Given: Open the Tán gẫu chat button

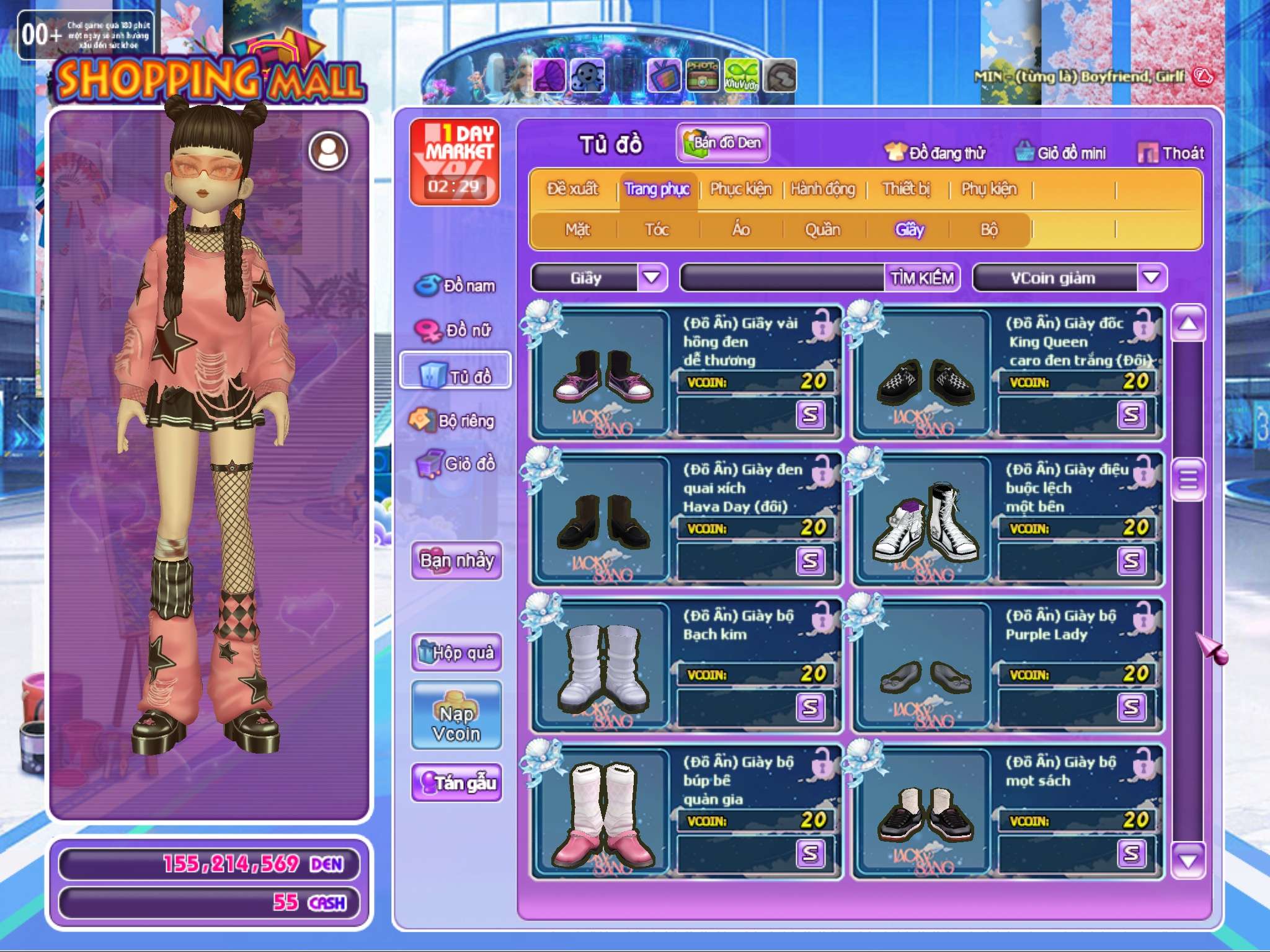Looking at the screenshot, I should tap(456, 783).
